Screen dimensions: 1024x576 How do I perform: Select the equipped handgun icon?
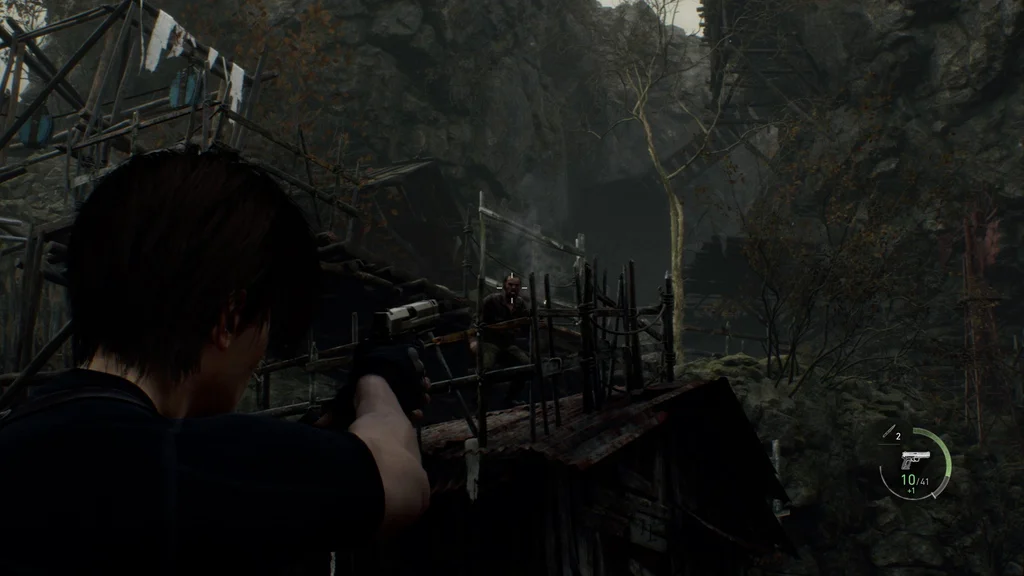point(914,459)
